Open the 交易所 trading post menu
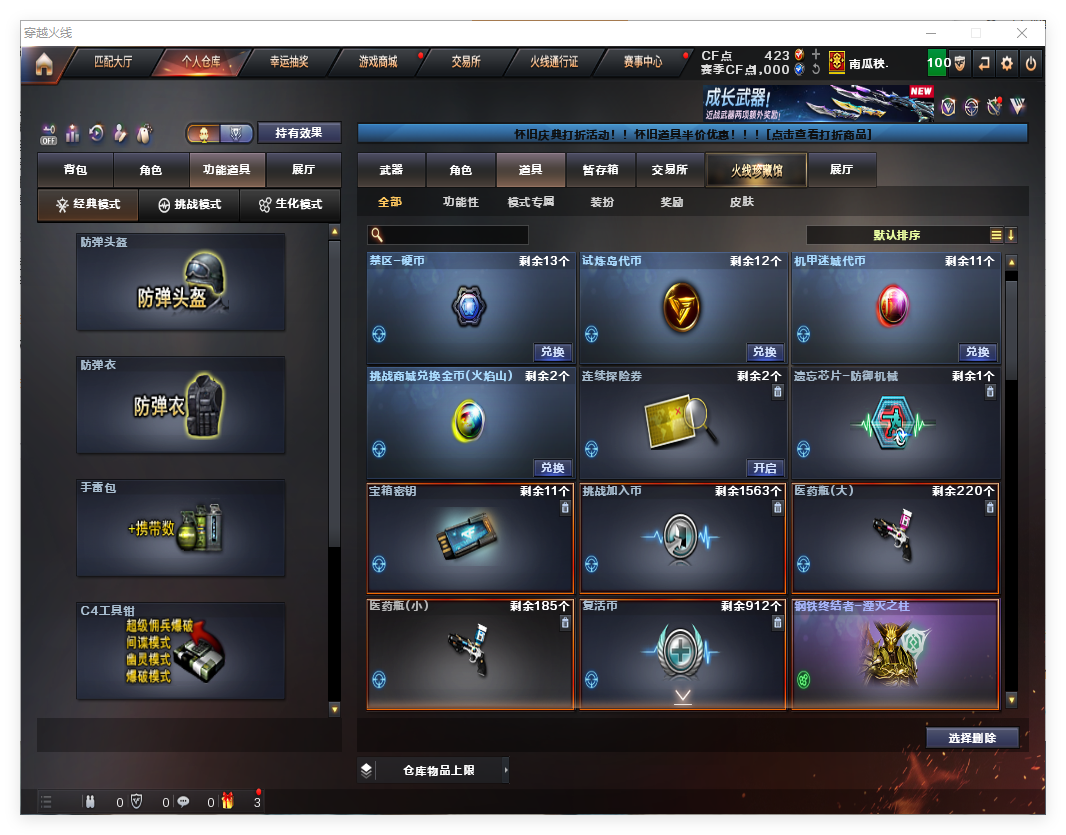The width and height of the screenshot is (1066, 835). tap(465, 62)
